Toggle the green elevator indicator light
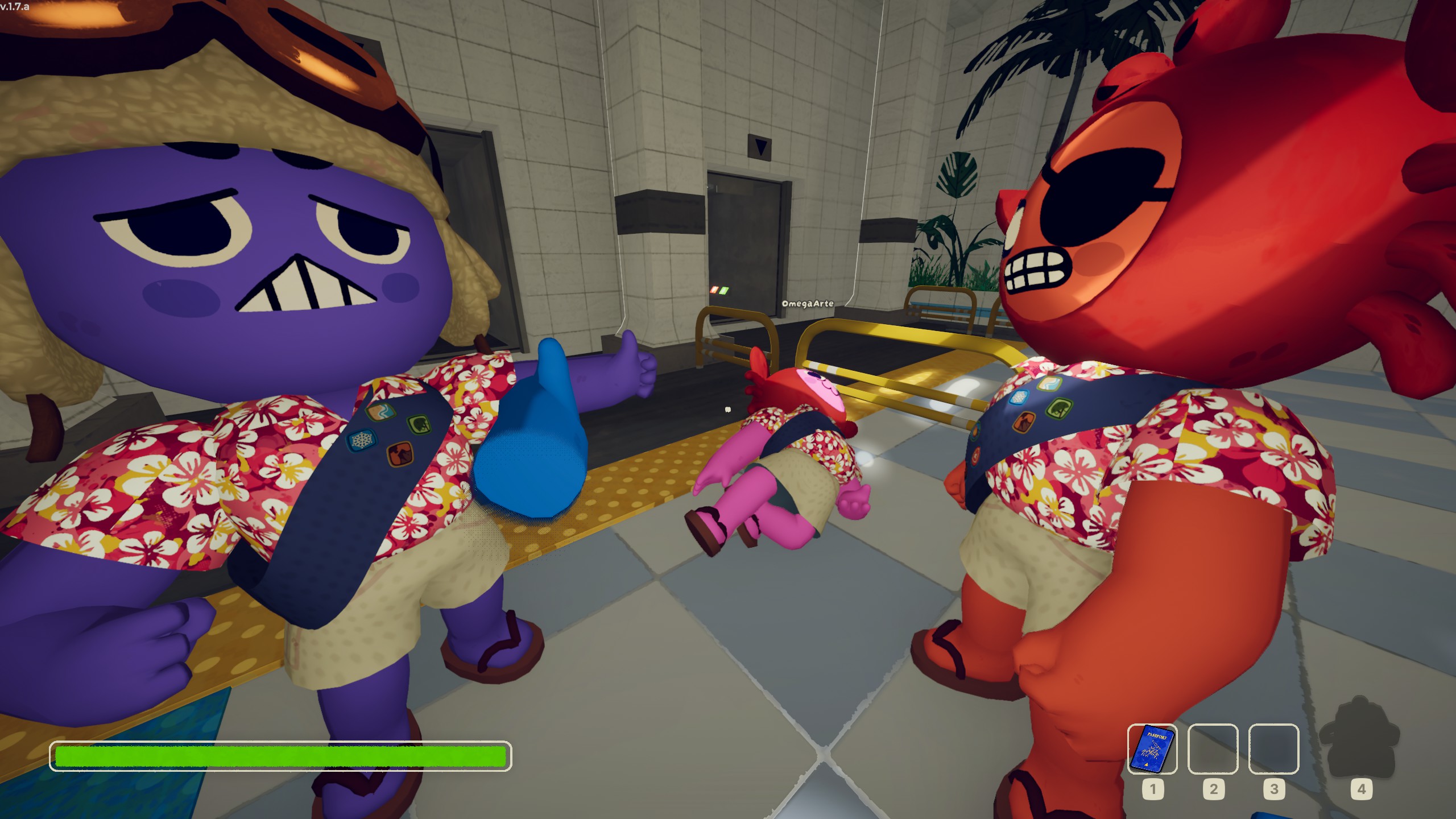 point(723,290)
